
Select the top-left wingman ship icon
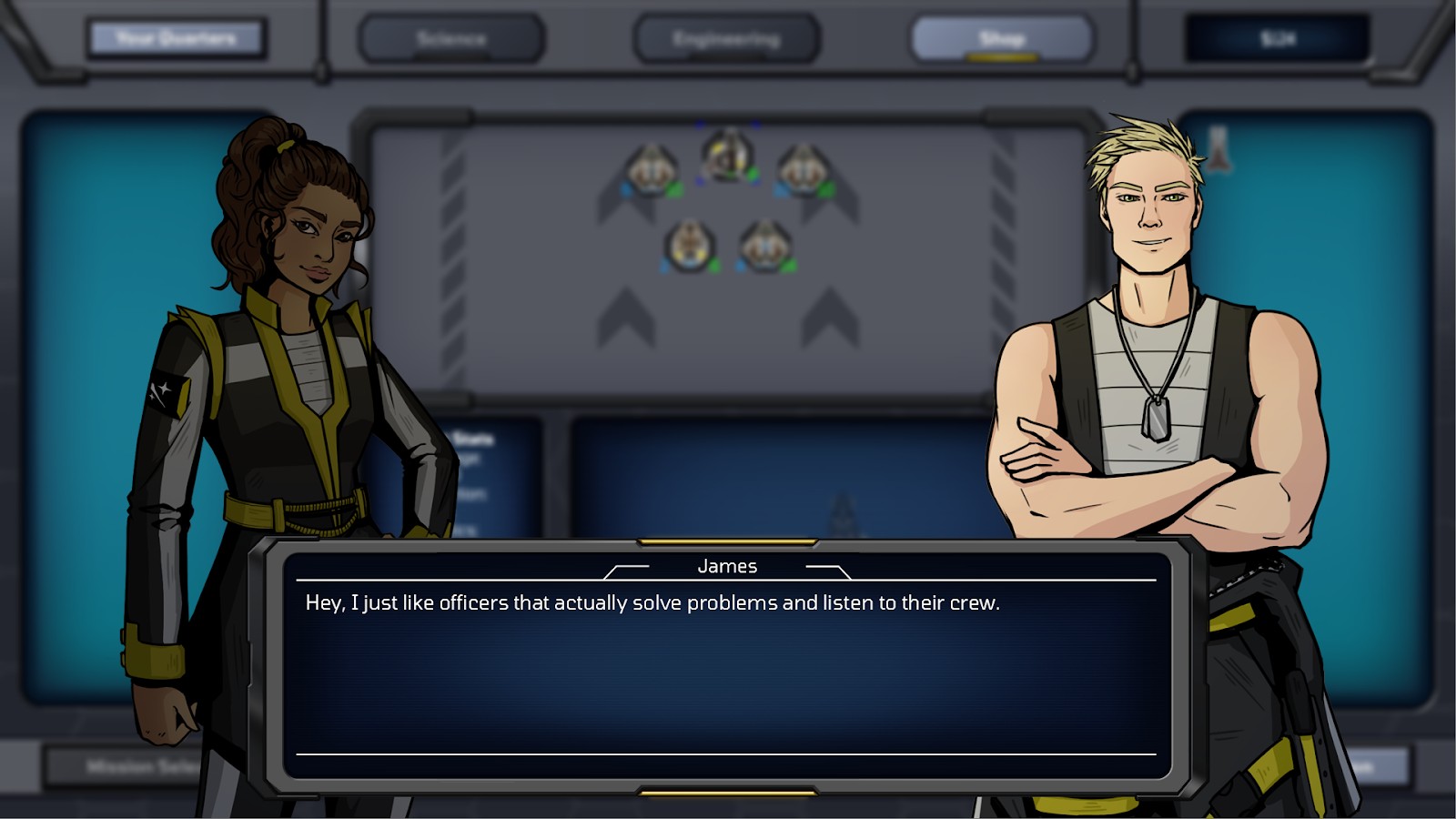(x=651, y=168)
